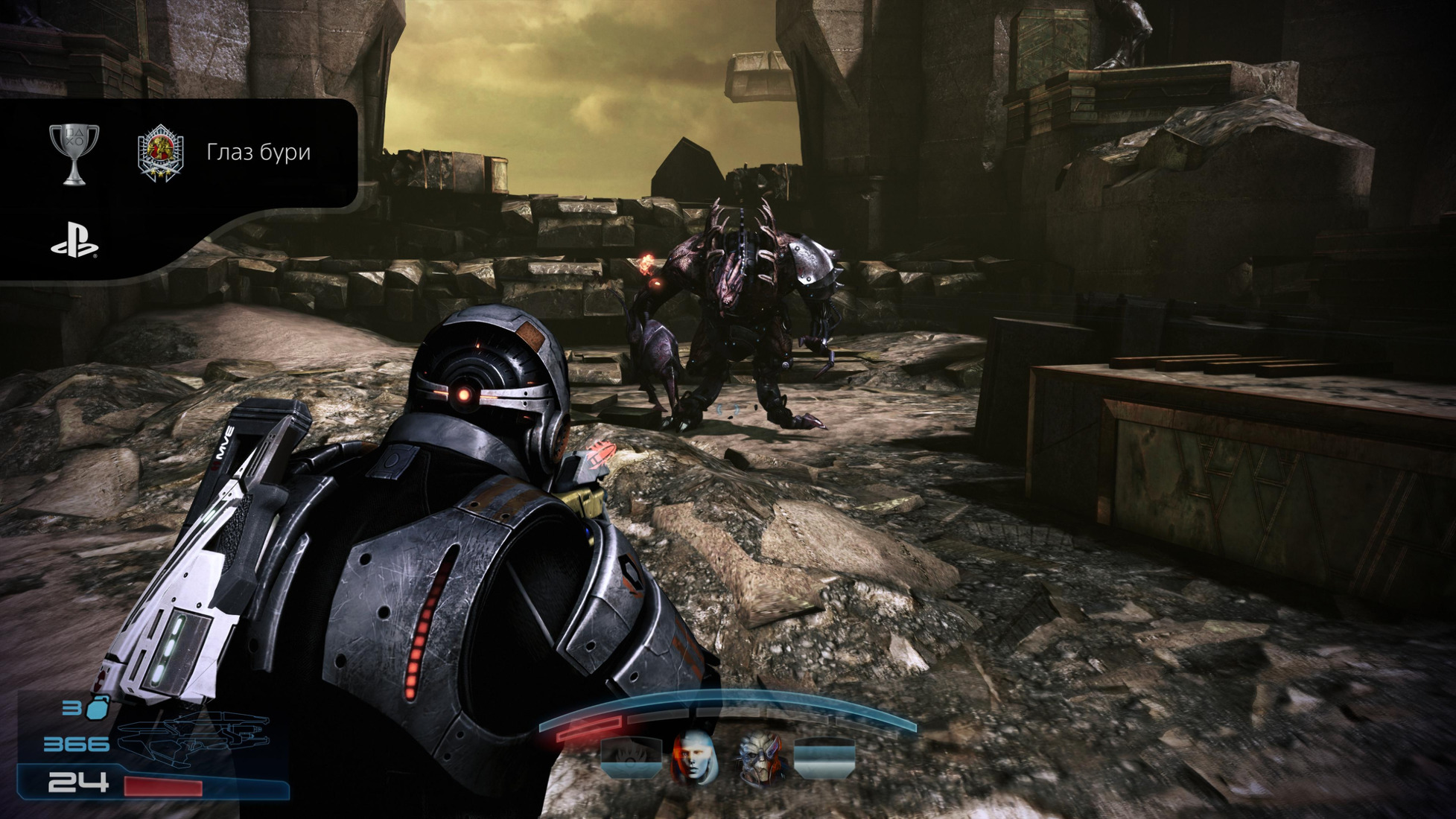Select Garrus's squad portrait
The image size is (1456, 819).
click(x=760, y=759)
